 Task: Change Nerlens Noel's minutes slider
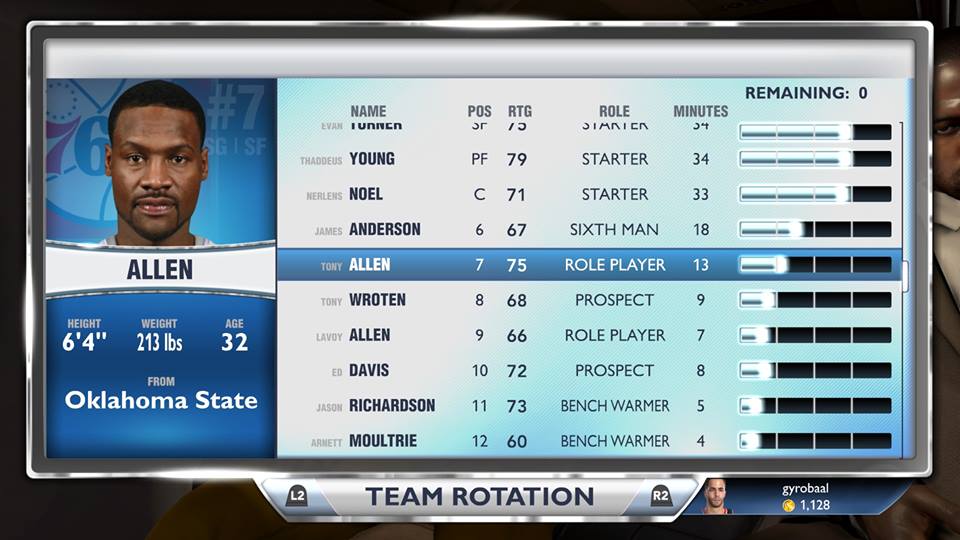pyautogui.click(x=814, y=194)
